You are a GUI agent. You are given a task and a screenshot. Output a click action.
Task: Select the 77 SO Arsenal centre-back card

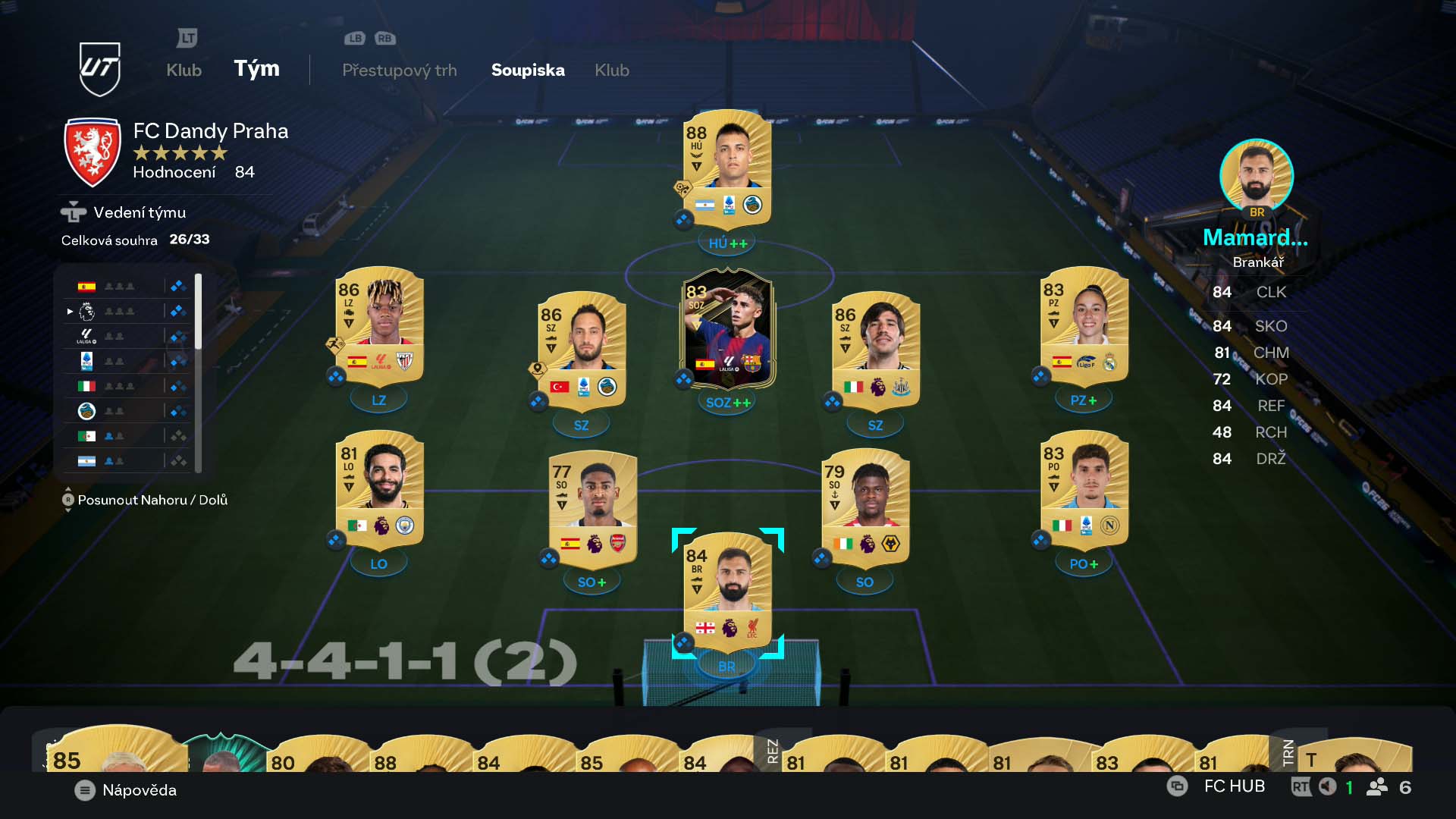[592, 508]
